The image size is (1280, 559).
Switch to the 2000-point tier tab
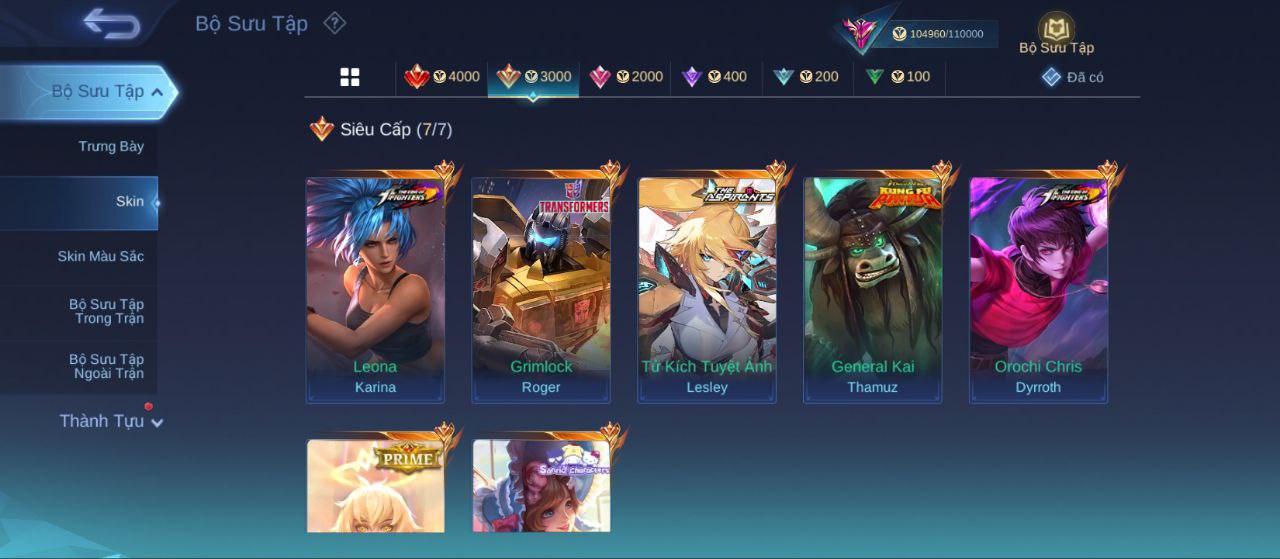(626, 77)
